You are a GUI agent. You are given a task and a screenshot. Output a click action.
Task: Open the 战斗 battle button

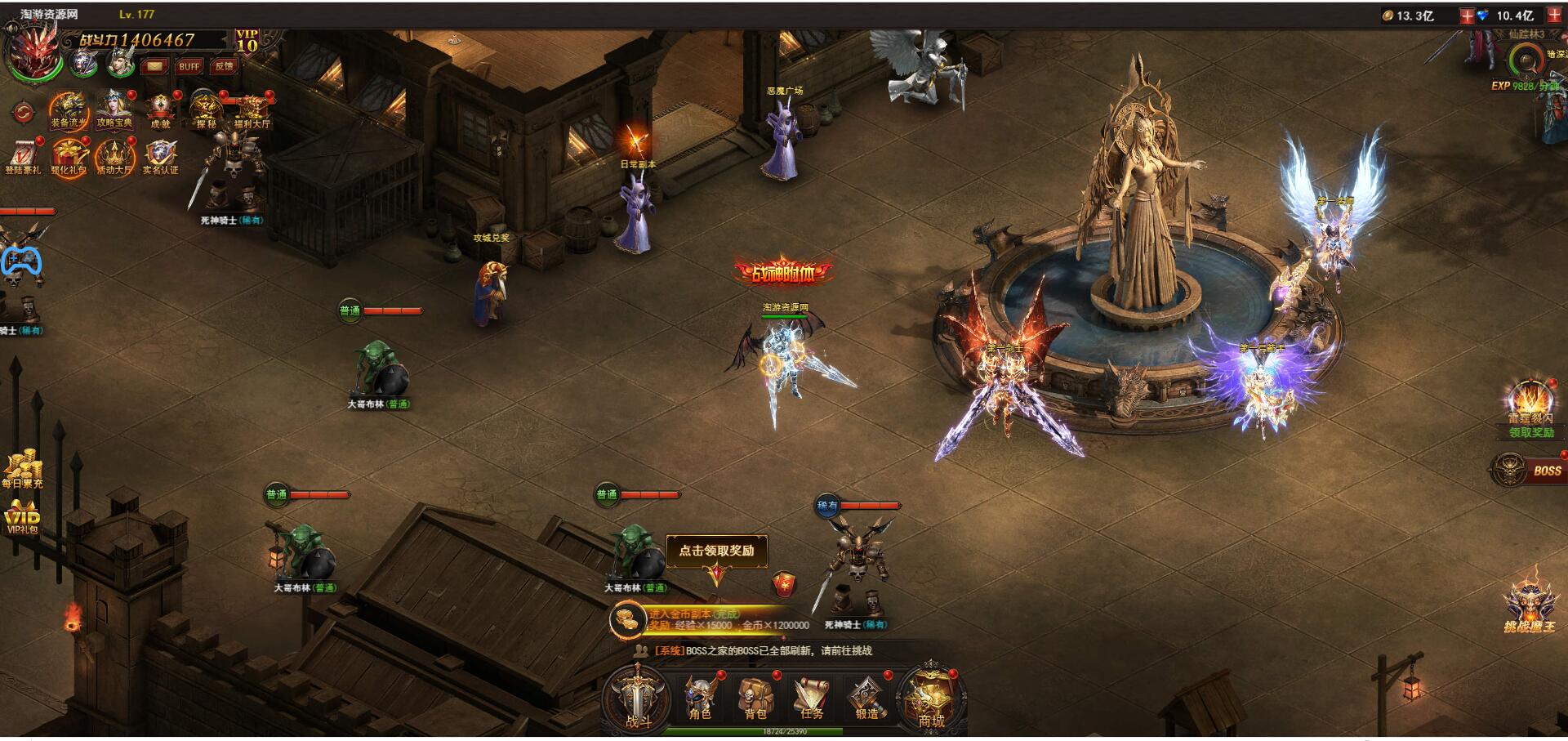point(638,699)
